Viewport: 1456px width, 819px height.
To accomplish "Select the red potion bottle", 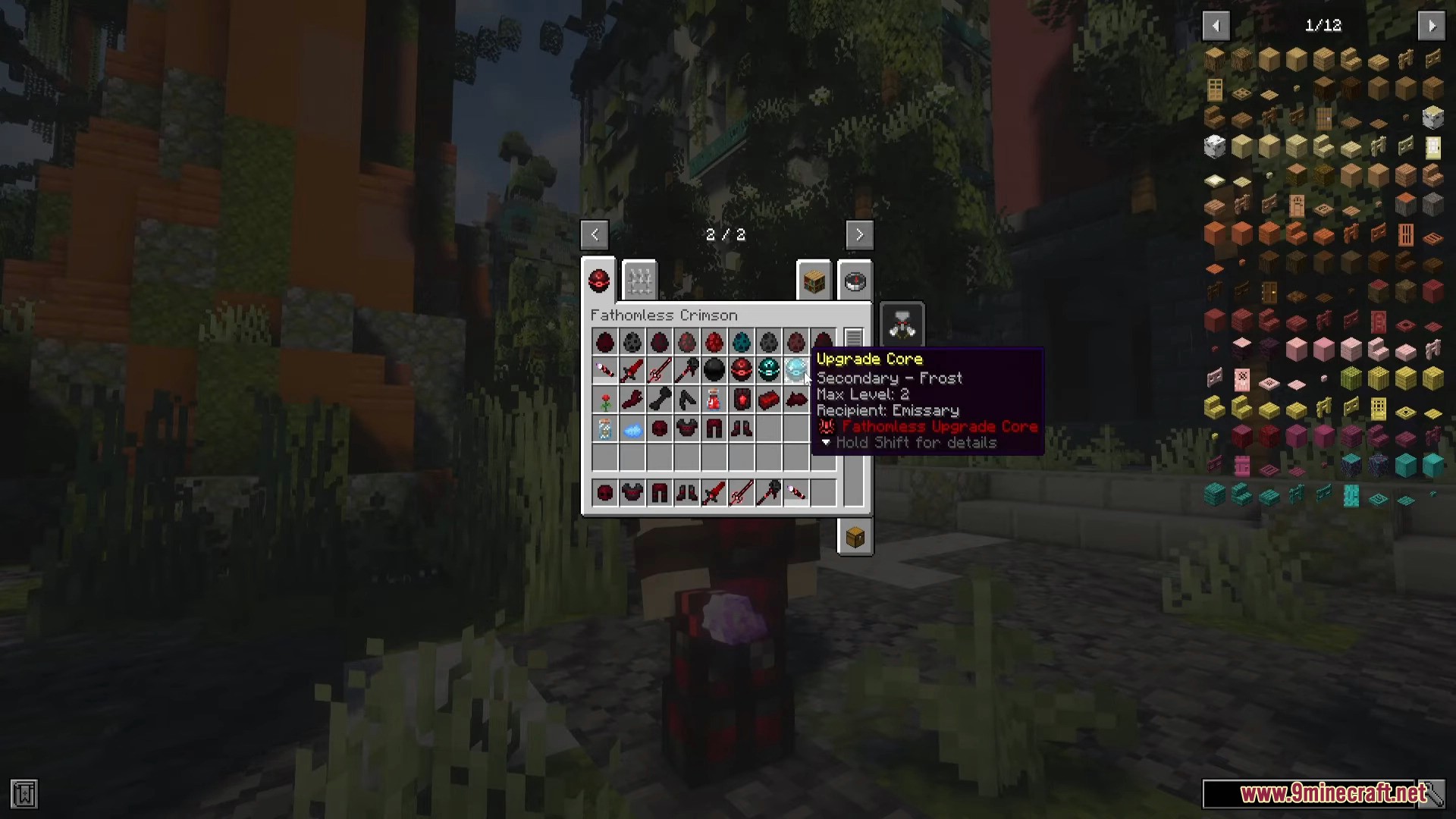I will [x=714, y=400].
